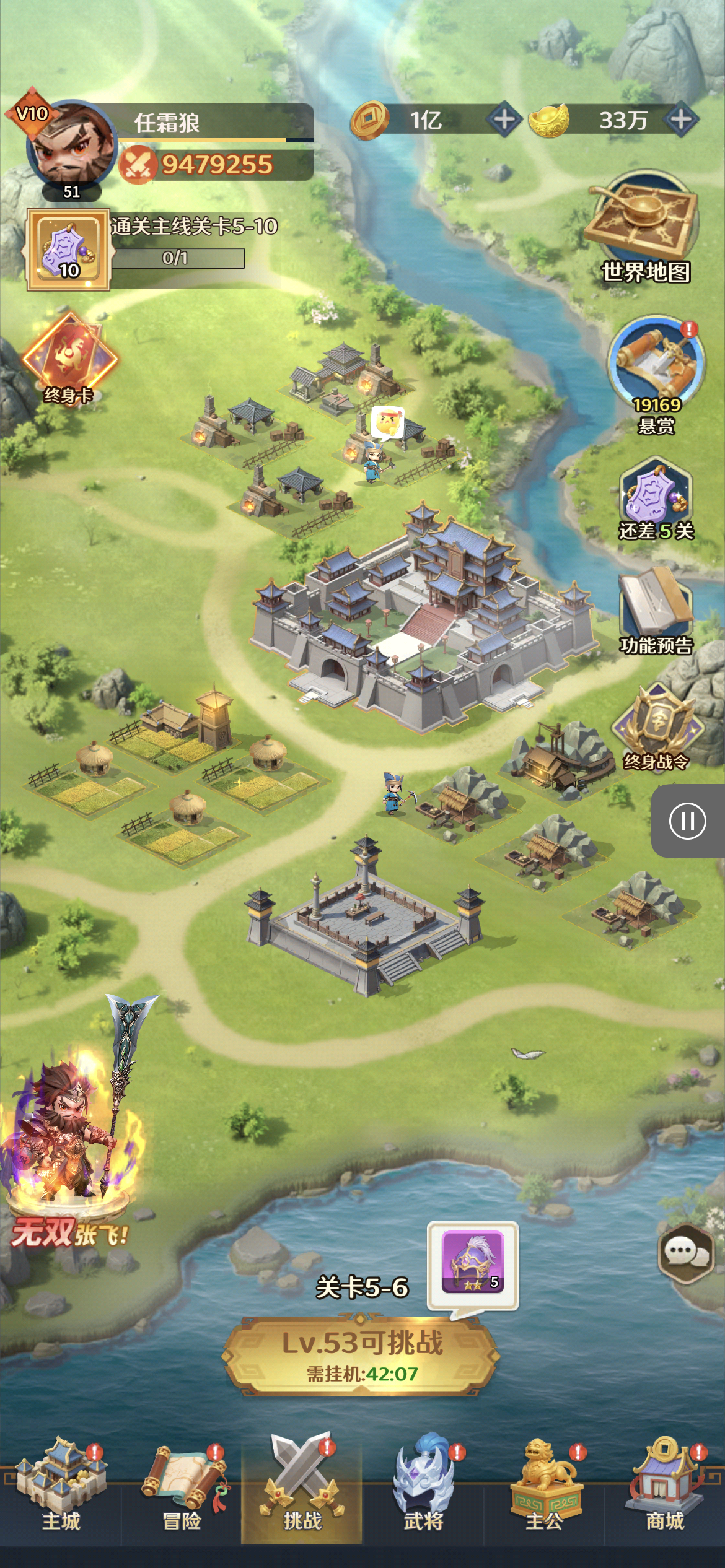725x1568 pixels.
Task: Switch to the 商城 shop tab
Action: pyautogui.click(x=665, y=1492)
